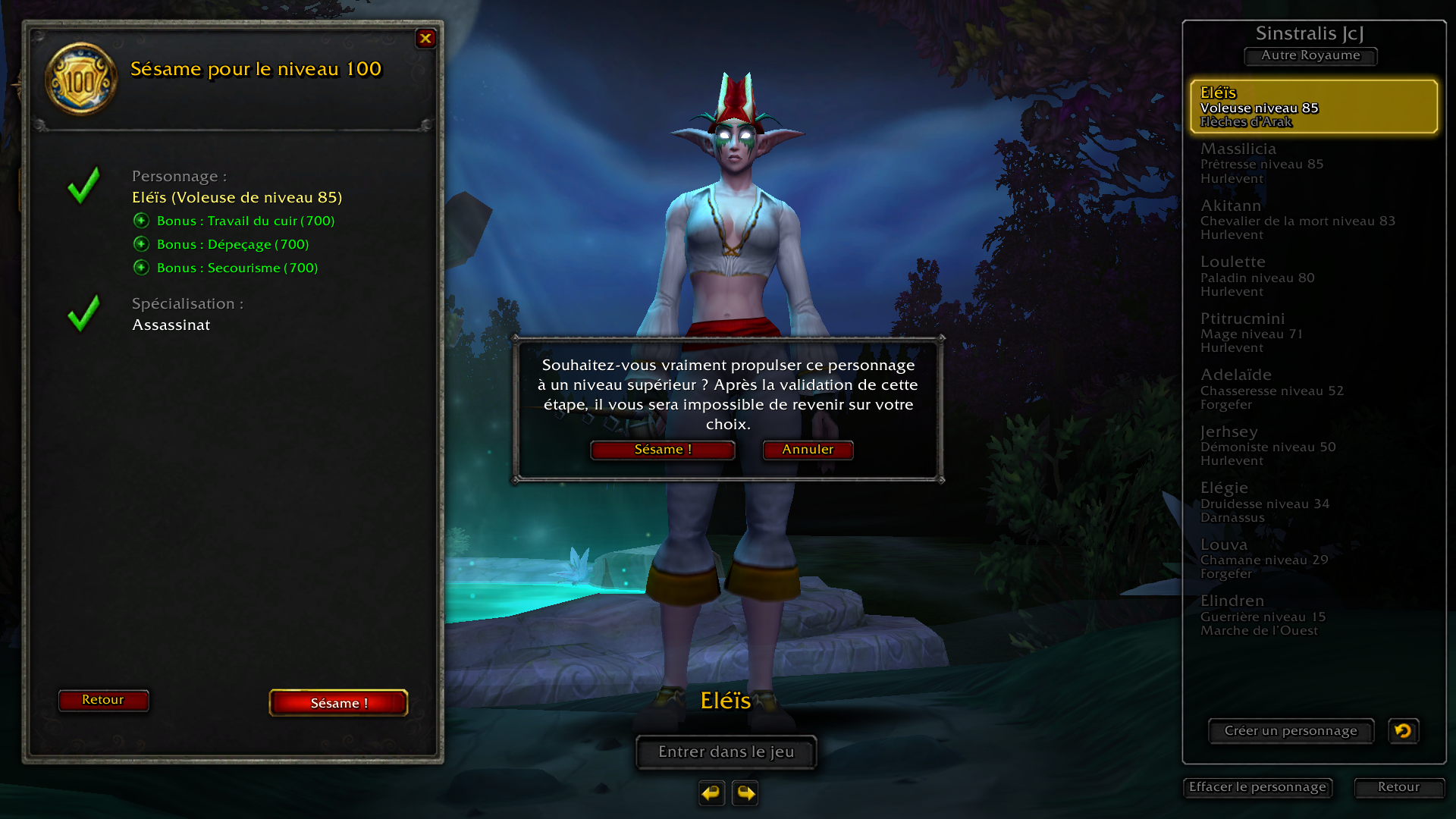The height and width of the screenshot is (819, 1456).
Task: Rotate the character with the right arrow
Action: pos(745,793)
